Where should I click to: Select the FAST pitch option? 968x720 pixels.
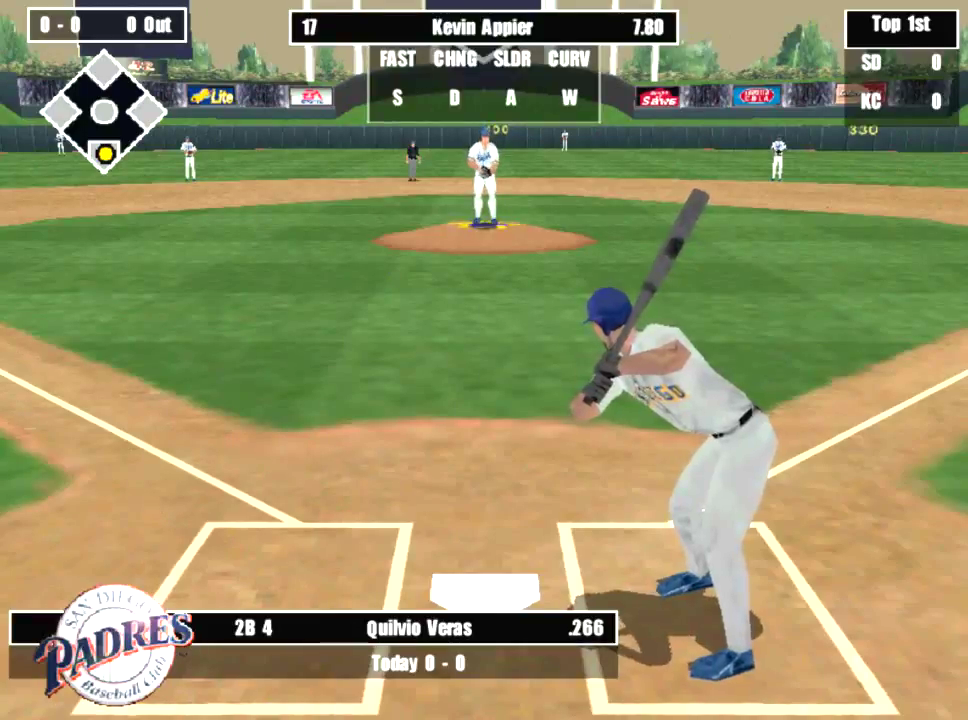(397, 60)
